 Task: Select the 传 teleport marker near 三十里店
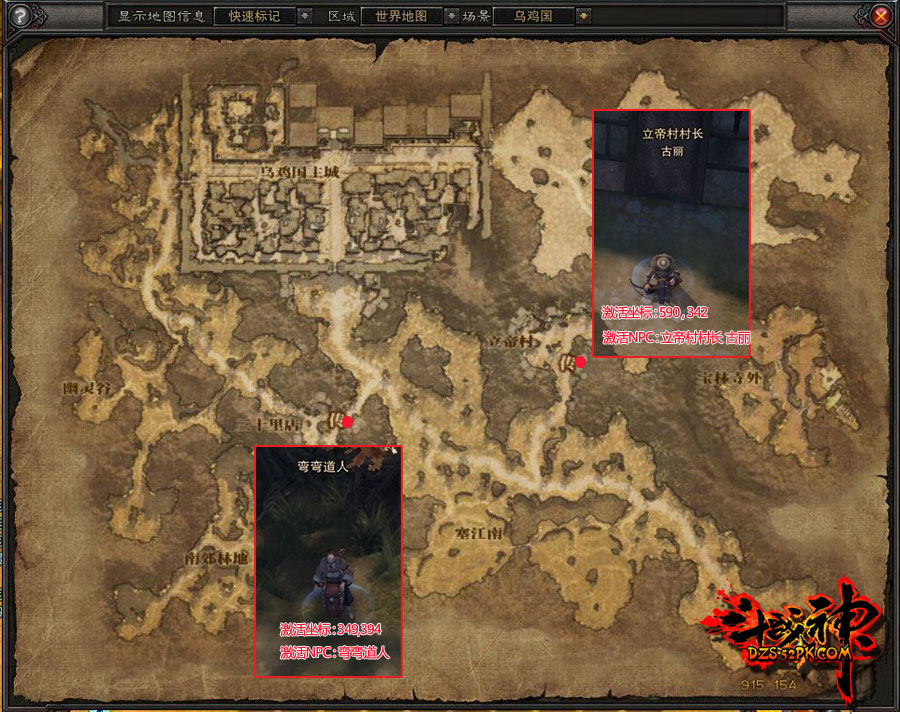click(335, 421)
